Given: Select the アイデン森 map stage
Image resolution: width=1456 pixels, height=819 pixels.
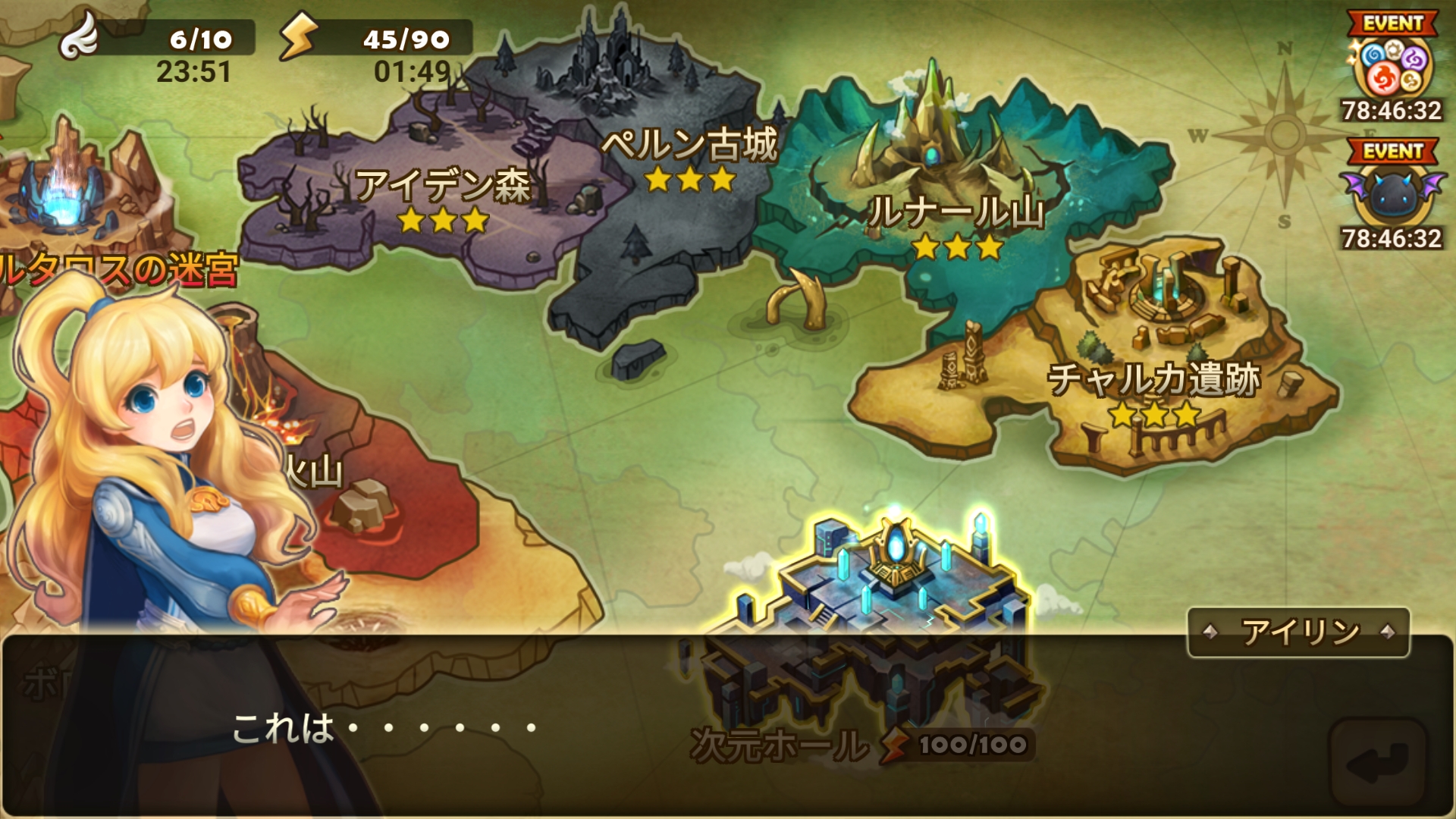Looking at the screenshot, I should tap(443, 188).
